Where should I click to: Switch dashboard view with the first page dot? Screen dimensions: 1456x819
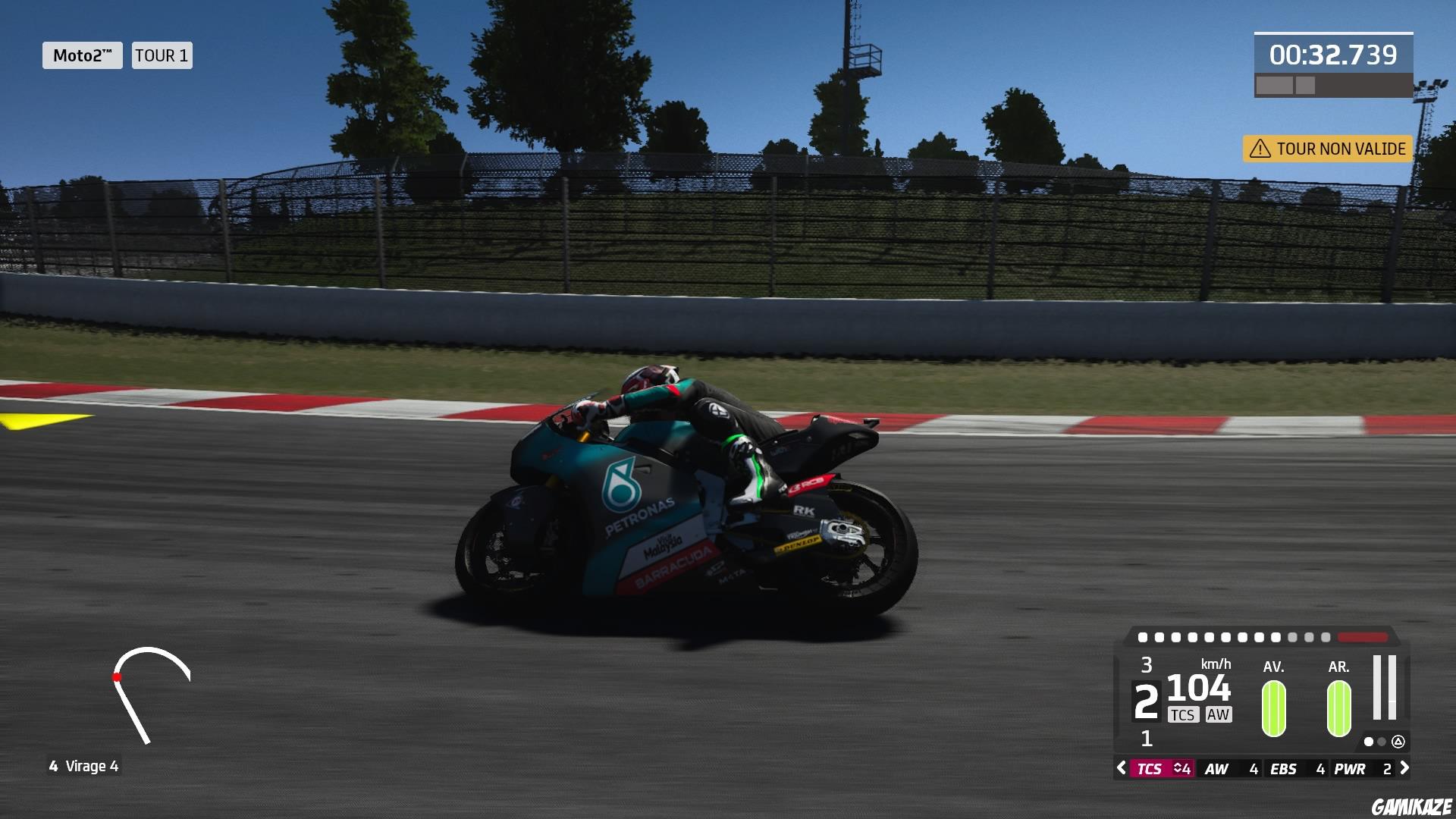[1369, 743]
